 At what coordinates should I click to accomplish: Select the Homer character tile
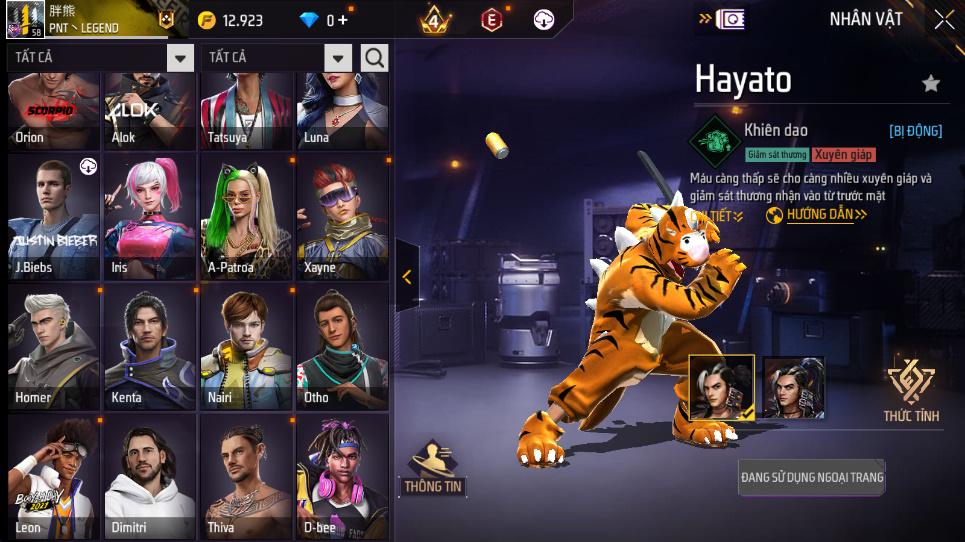pos(54,346)
